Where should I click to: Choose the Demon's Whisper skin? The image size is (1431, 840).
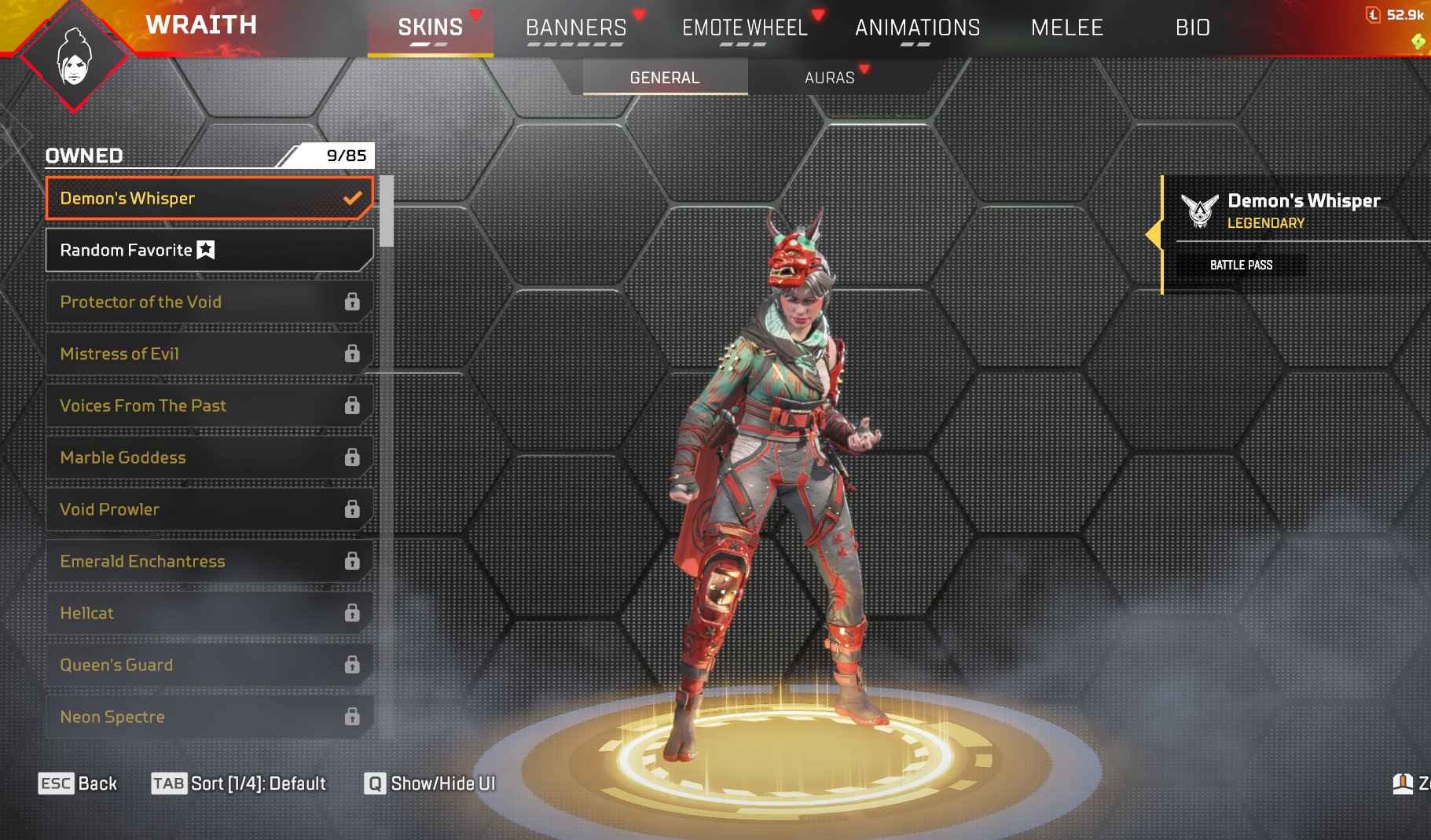(x=208, y=198)
